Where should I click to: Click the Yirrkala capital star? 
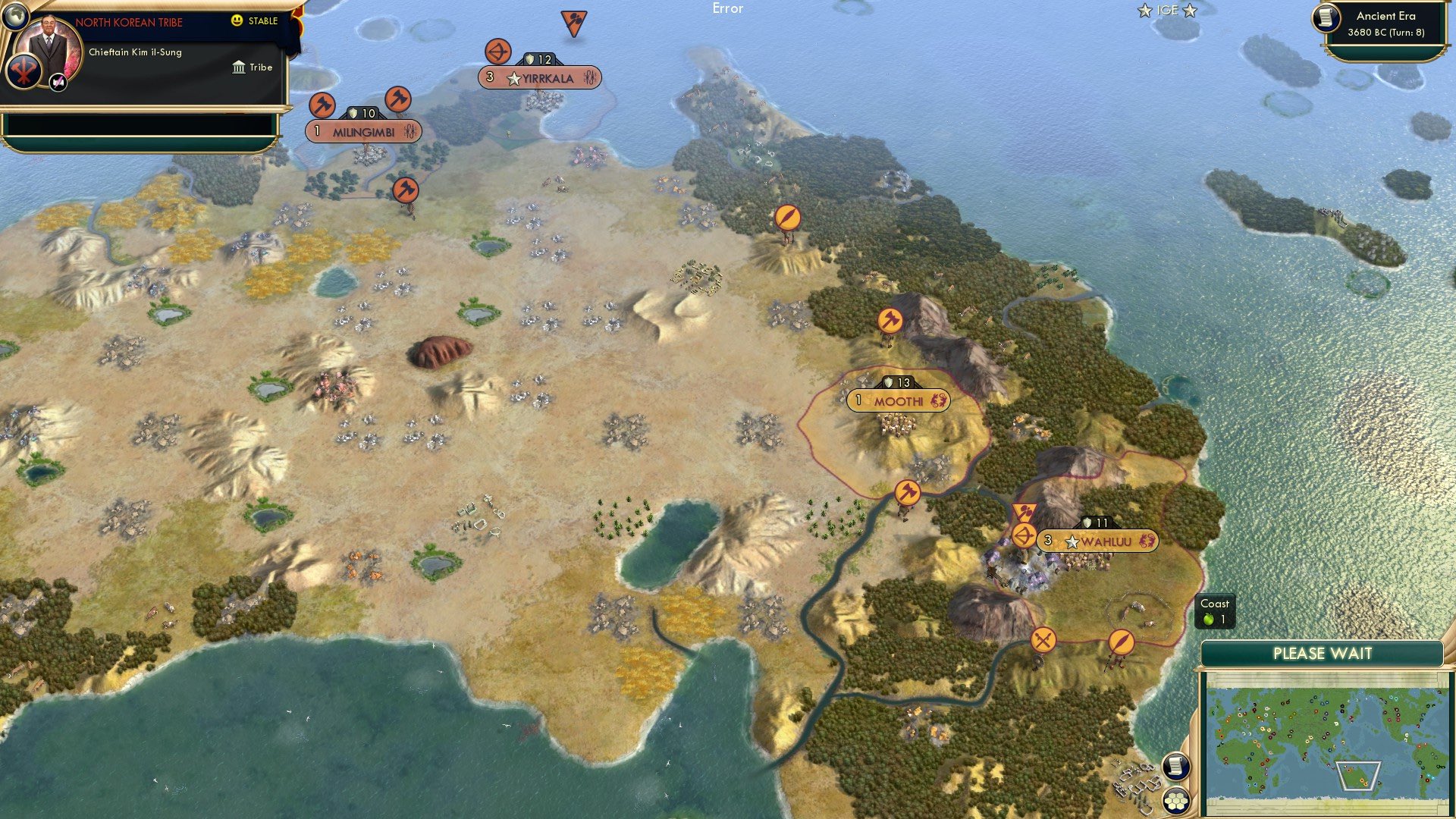pos(515,77)
